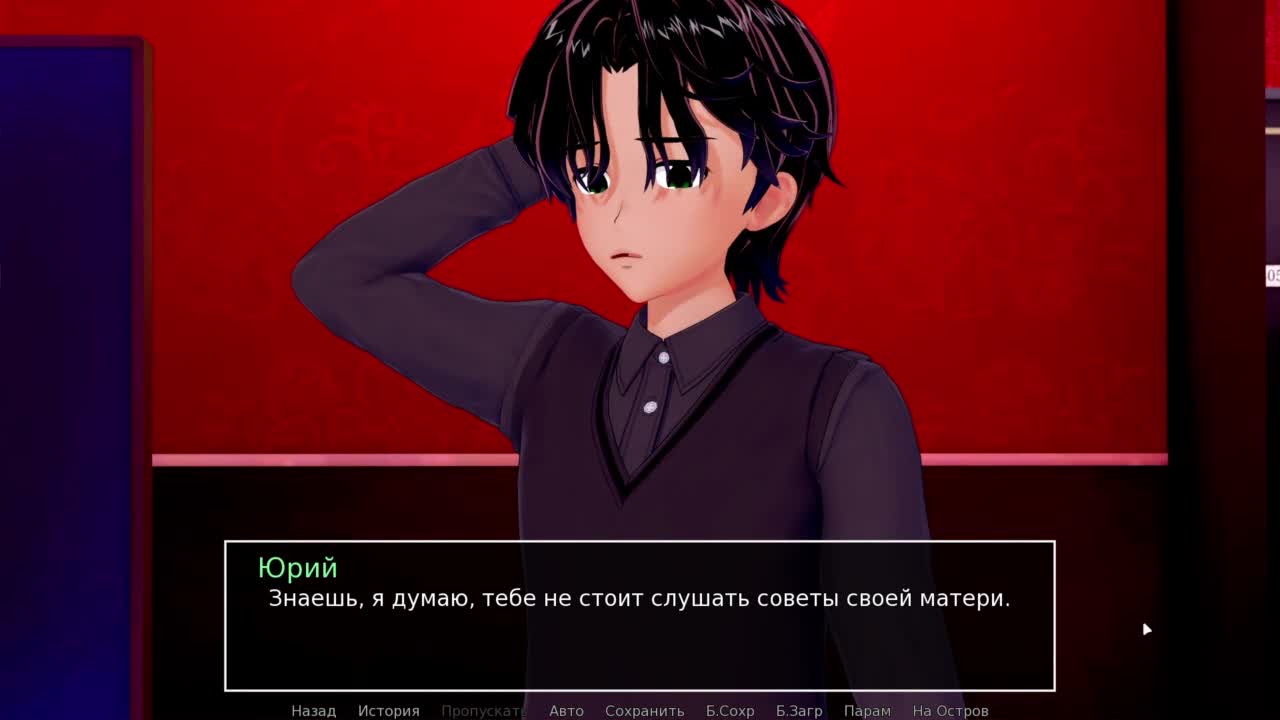Open the Парам settings menu

point(867,710)
